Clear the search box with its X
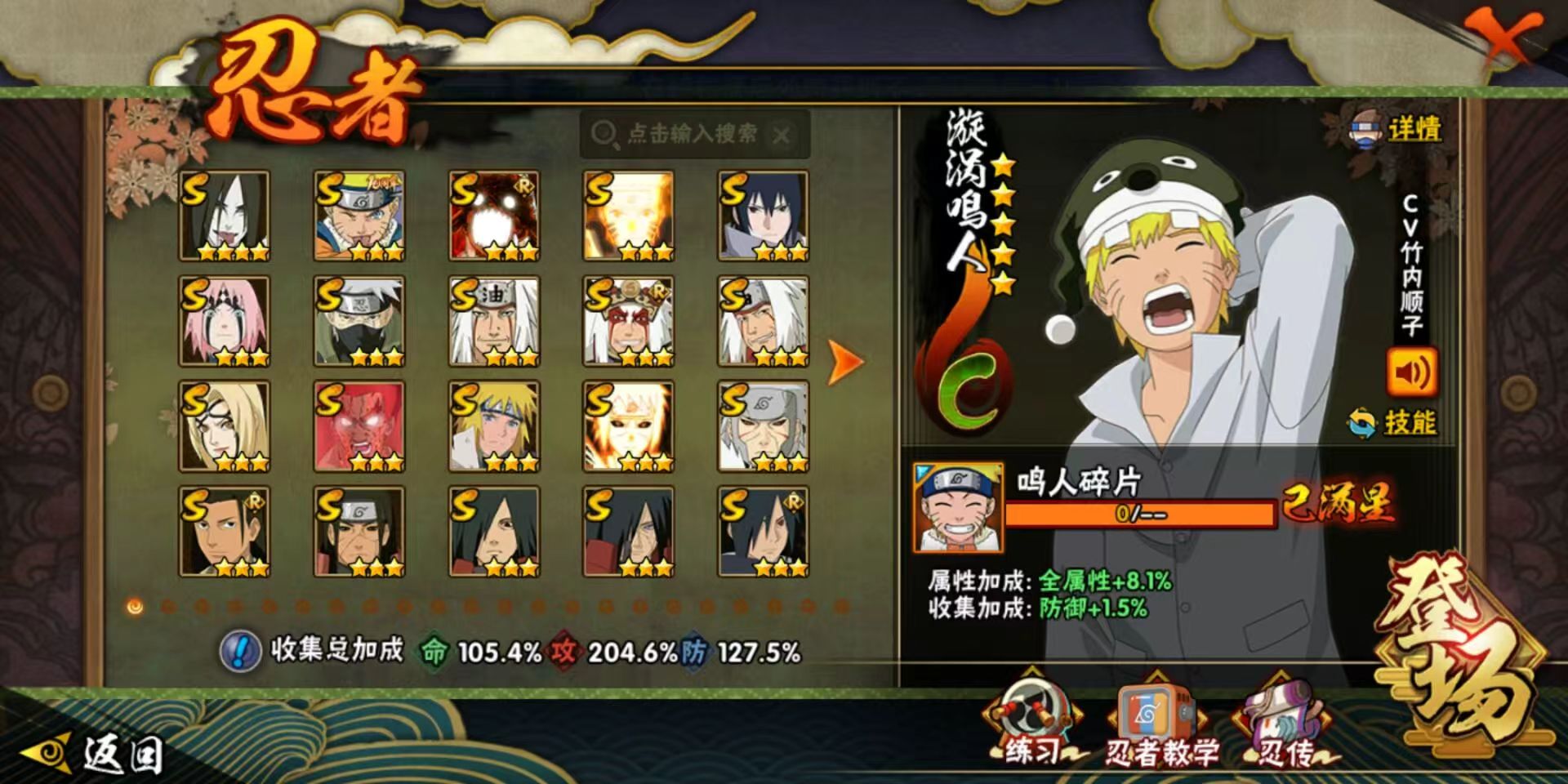Image resolution: width=1568 pixels, height=784 pixels. [782, 135]
